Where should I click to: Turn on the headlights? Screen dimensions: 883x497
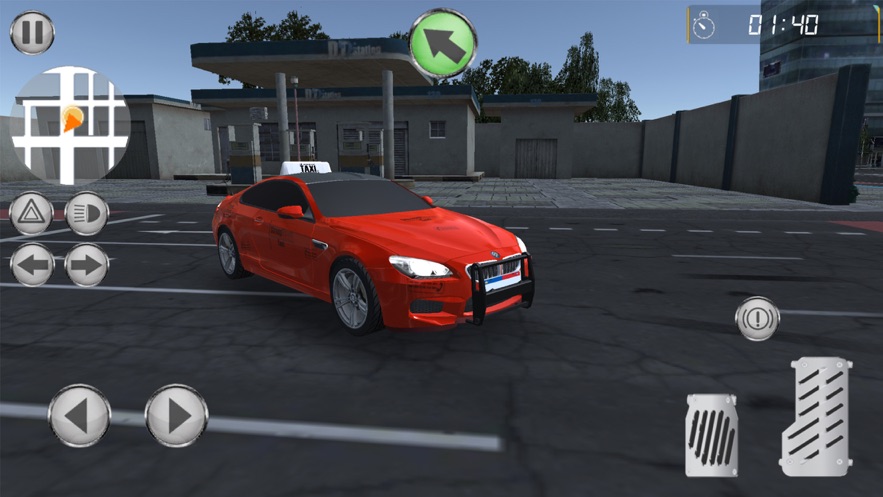point(87,214)
